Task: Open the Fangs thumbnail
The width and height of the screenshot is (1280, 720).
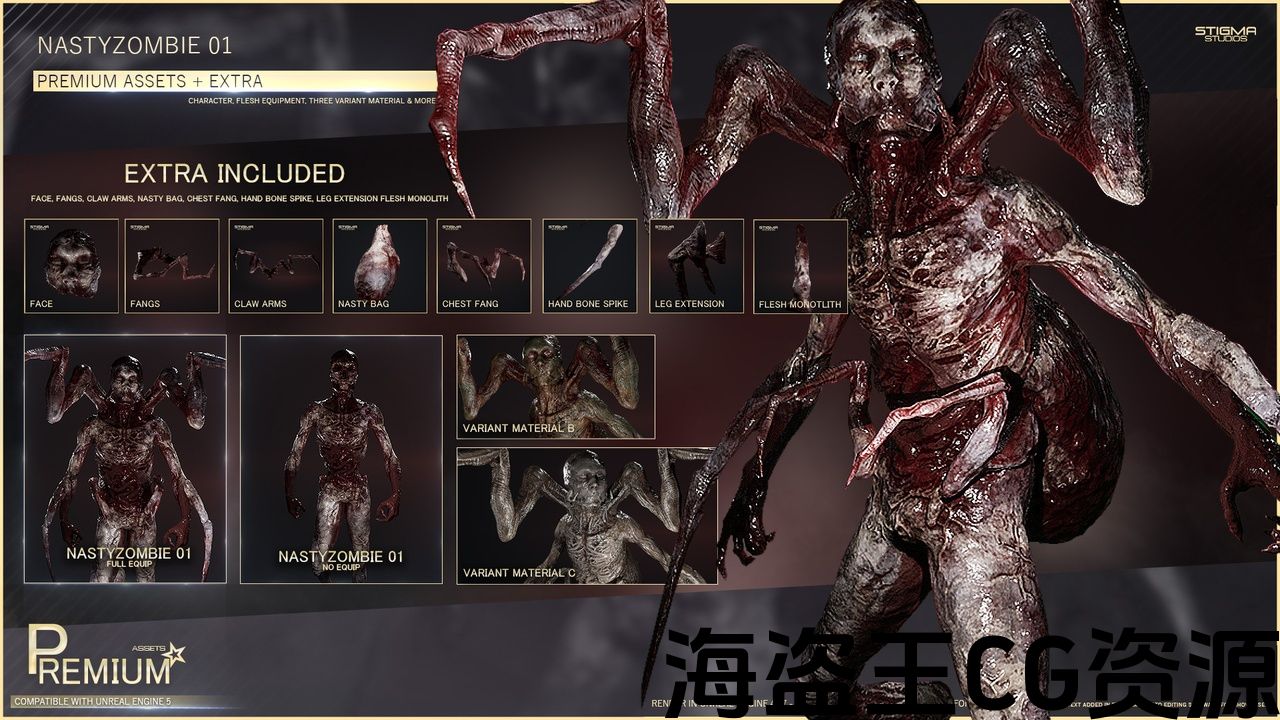Action: click(172, 266)
